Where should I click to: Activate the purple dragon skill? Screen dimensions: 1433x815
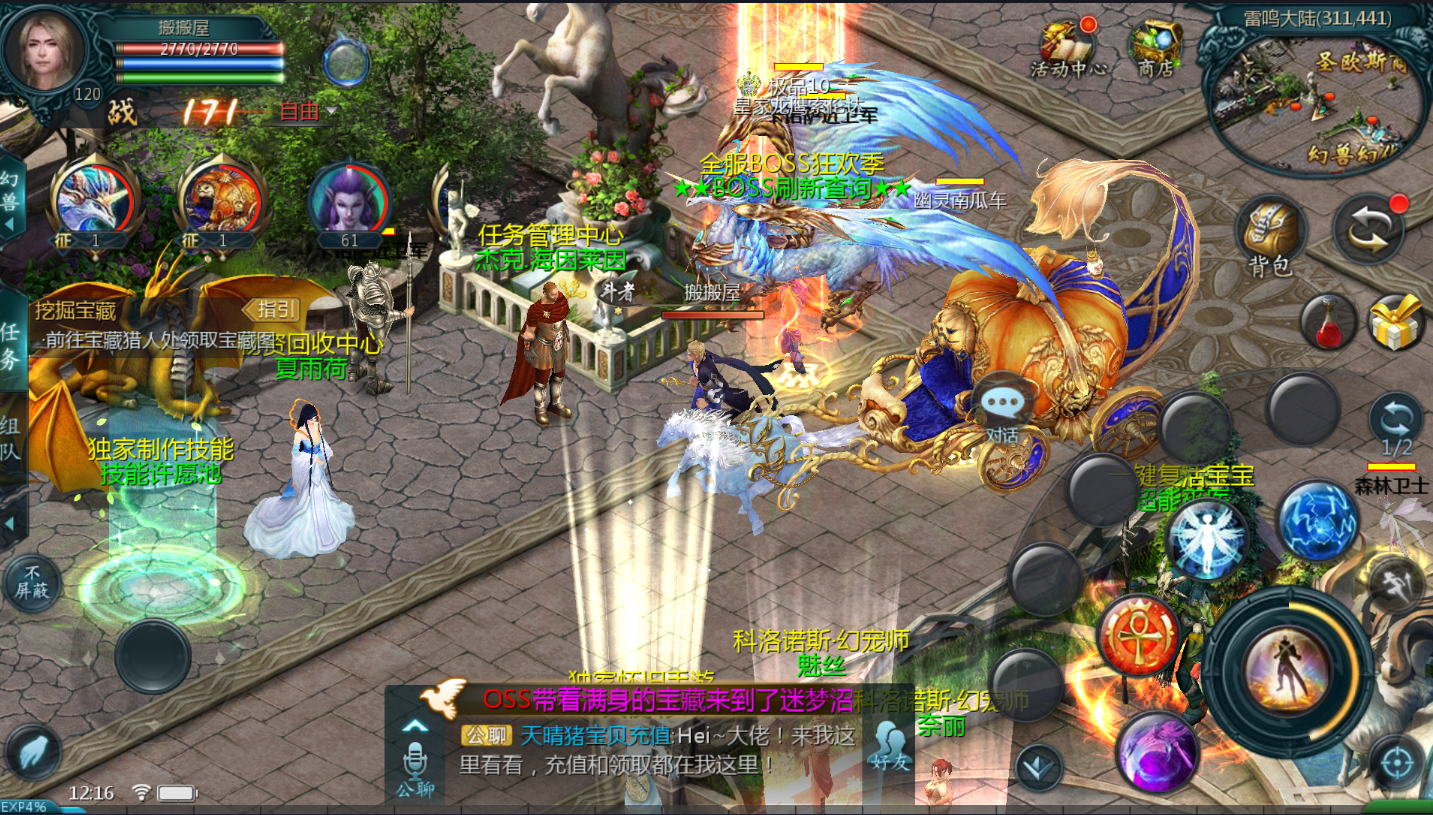(x=1158, y=752)
